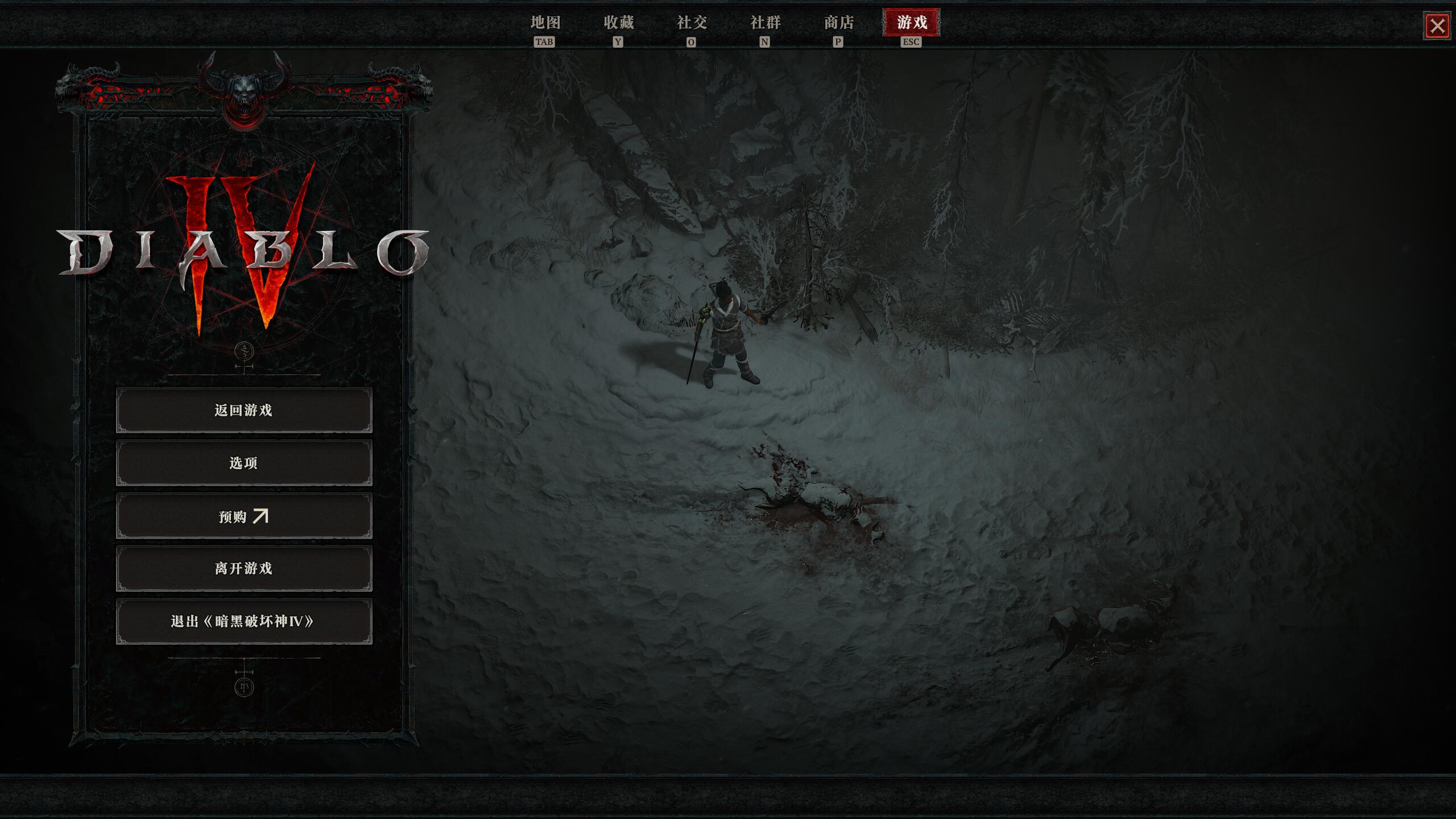Click the ESC shortcut badge under 游戏
The height and width of the screenshot is (819, 1456).
[x=911, y=41]
